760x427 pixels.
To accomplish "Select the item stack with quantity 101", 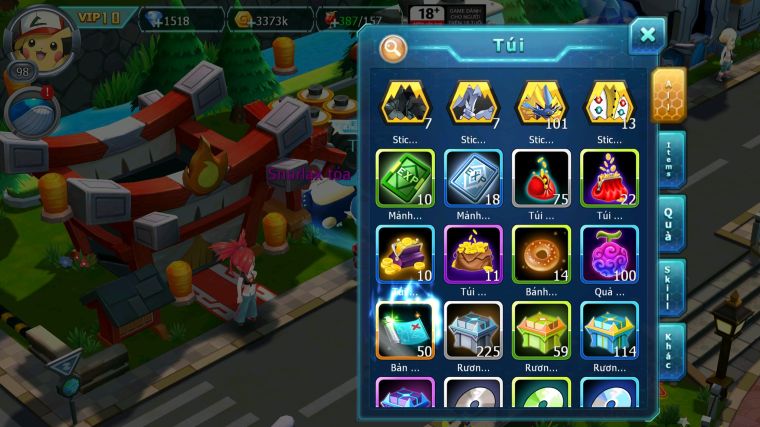I will click(x=540, y=103).
